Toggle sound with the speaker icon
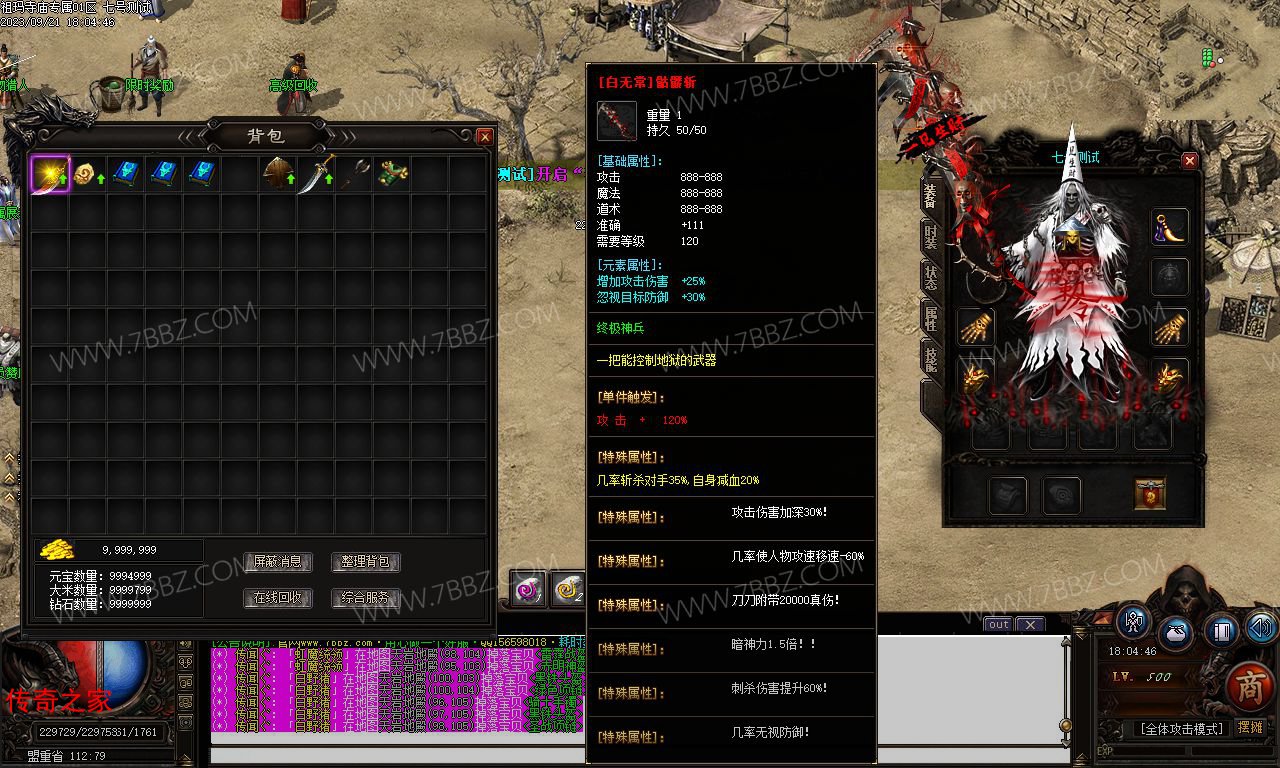The image size is (1280, 768). click(1262, 629)
